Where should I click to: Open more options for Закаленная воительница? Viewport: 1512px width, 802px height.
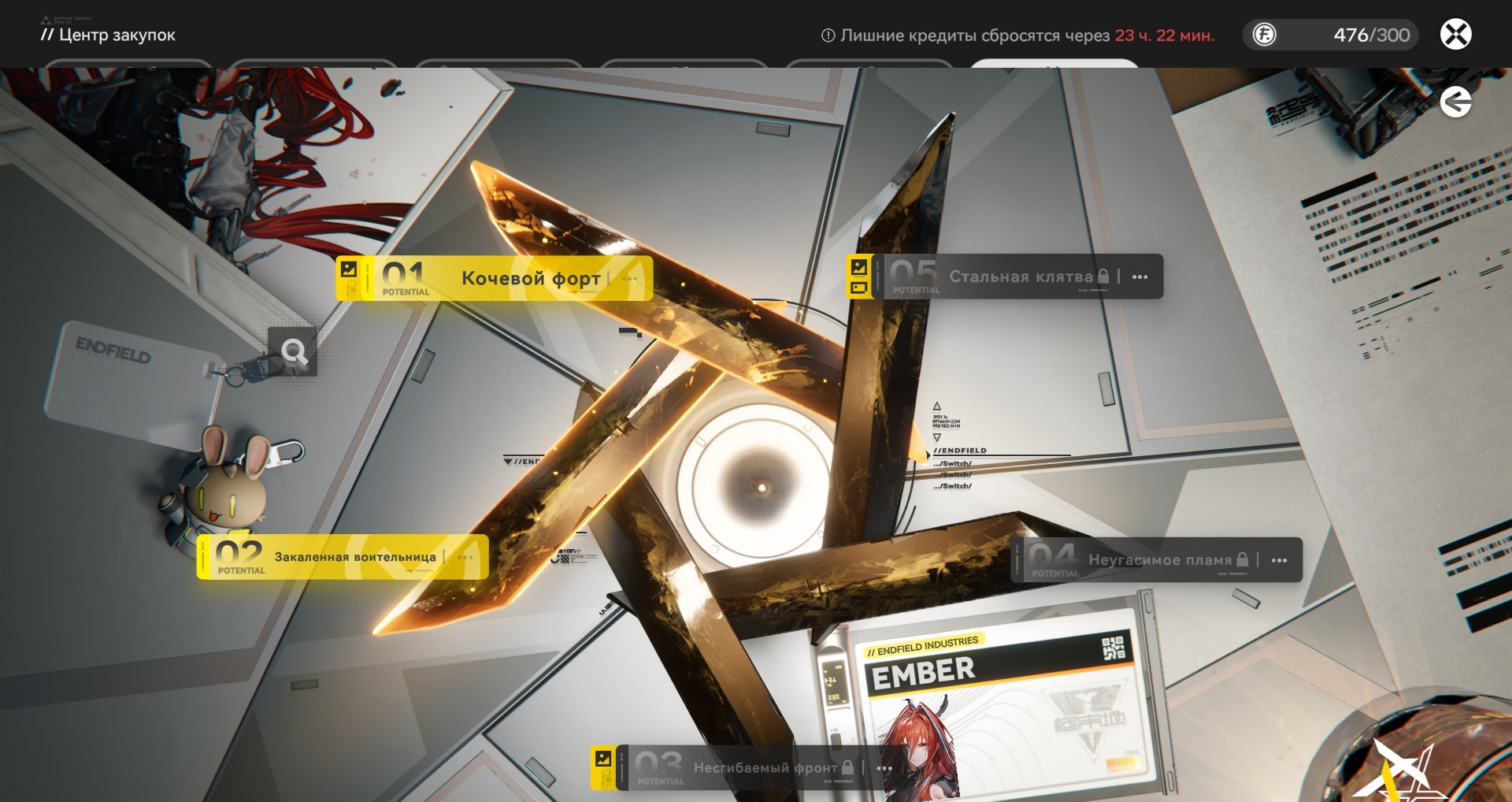pos(465,557)
